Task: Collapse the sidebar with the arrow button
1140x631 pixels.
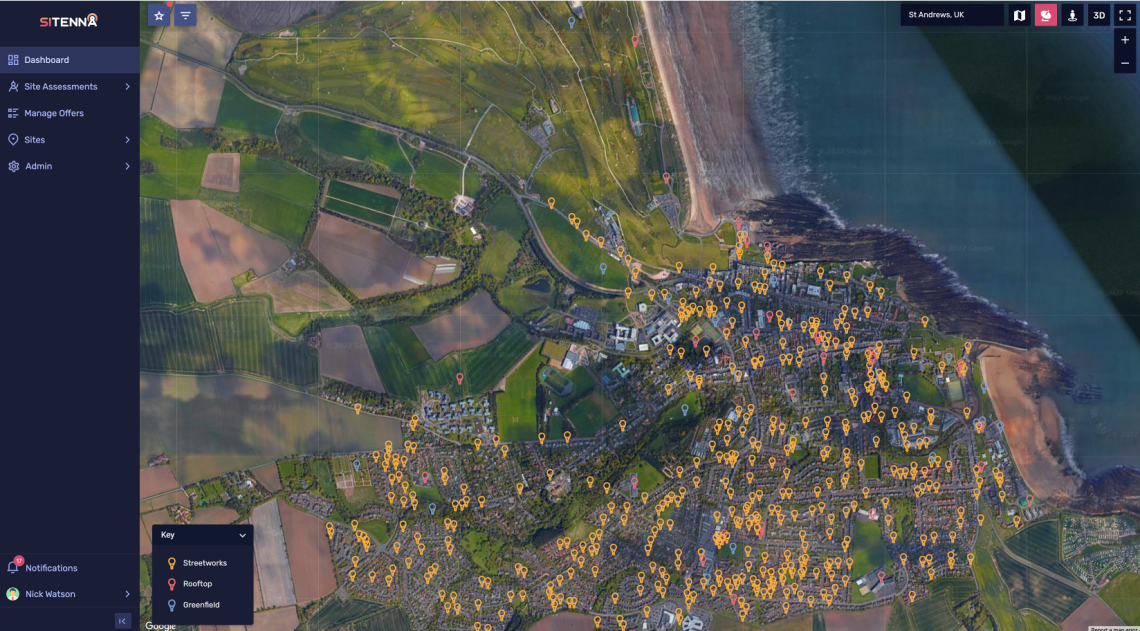Action: tap(123, 621)
